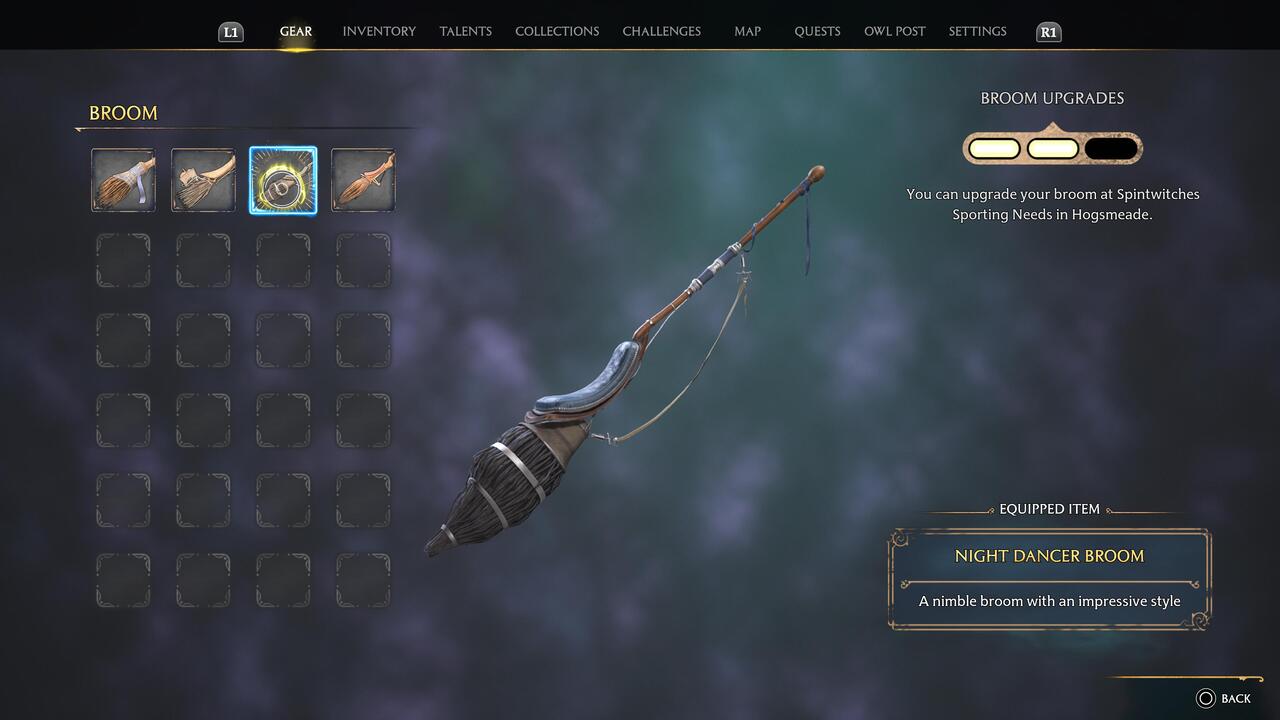Click the Night Dancer Broom equipped item panel

tap(1049, 579)
